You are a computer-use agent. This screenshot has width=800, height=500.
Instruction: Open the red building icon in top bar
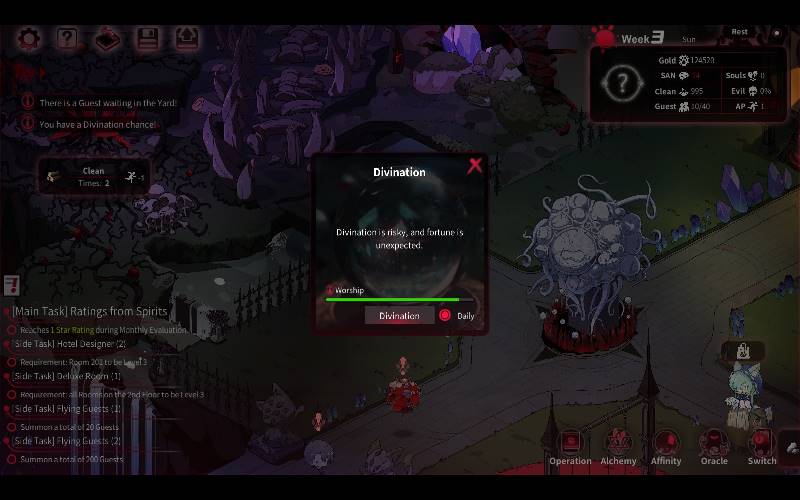click(x=107, y=39)
